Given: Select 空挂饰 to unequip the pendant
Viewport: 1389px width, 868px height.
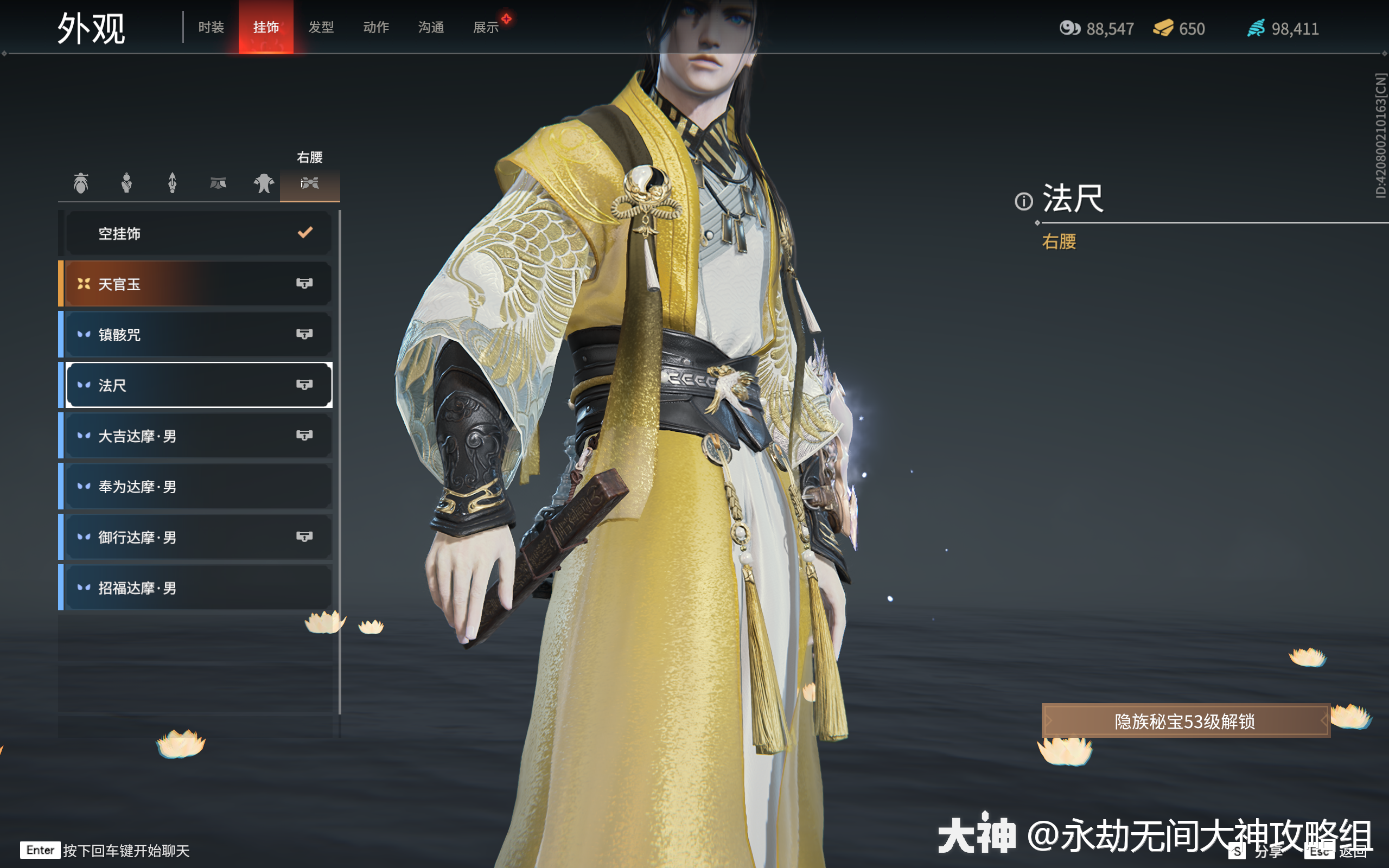Looking at the screenshot, I should (198, 233).
